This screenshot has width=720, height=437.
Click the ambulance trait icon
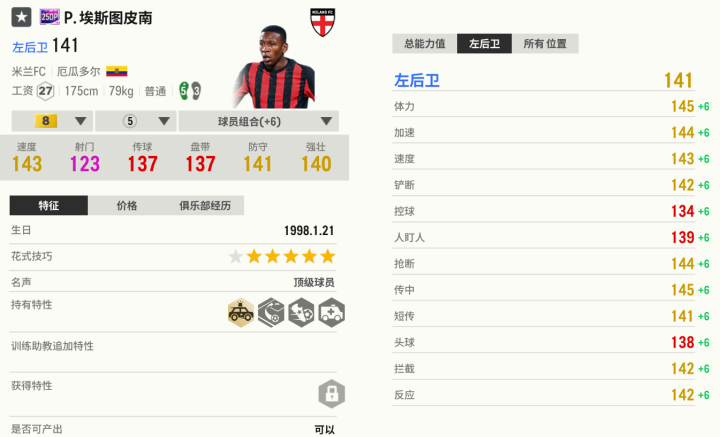(332, 312)
